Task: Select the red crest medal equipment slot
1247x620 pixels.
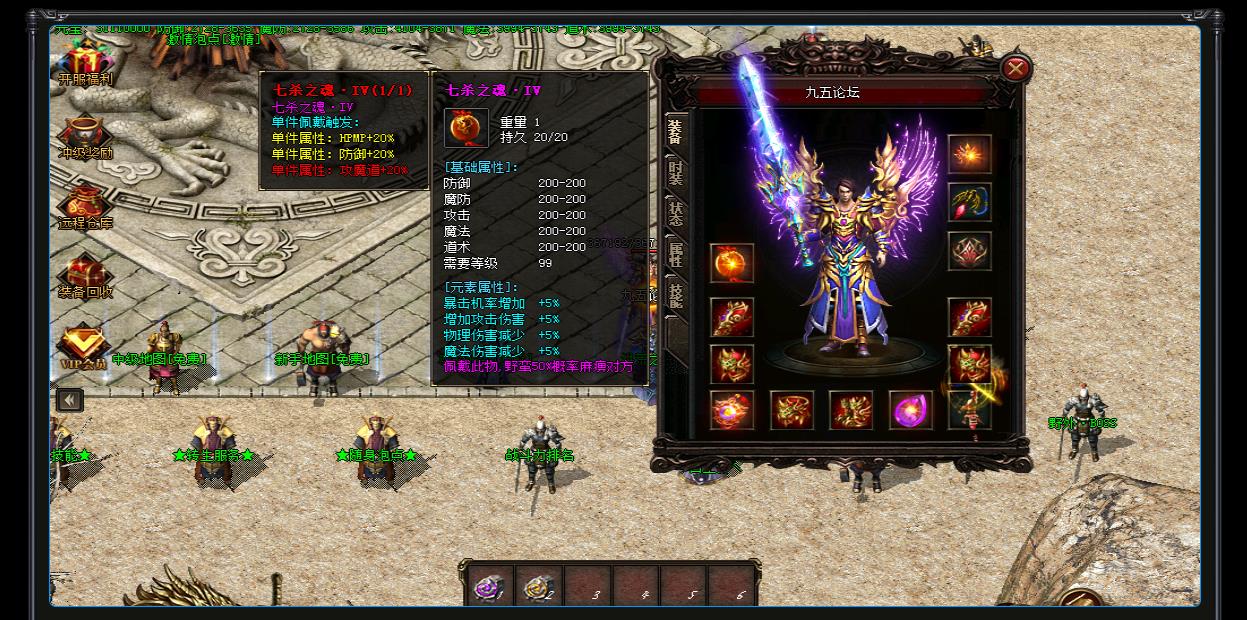Action: point(969,252)
